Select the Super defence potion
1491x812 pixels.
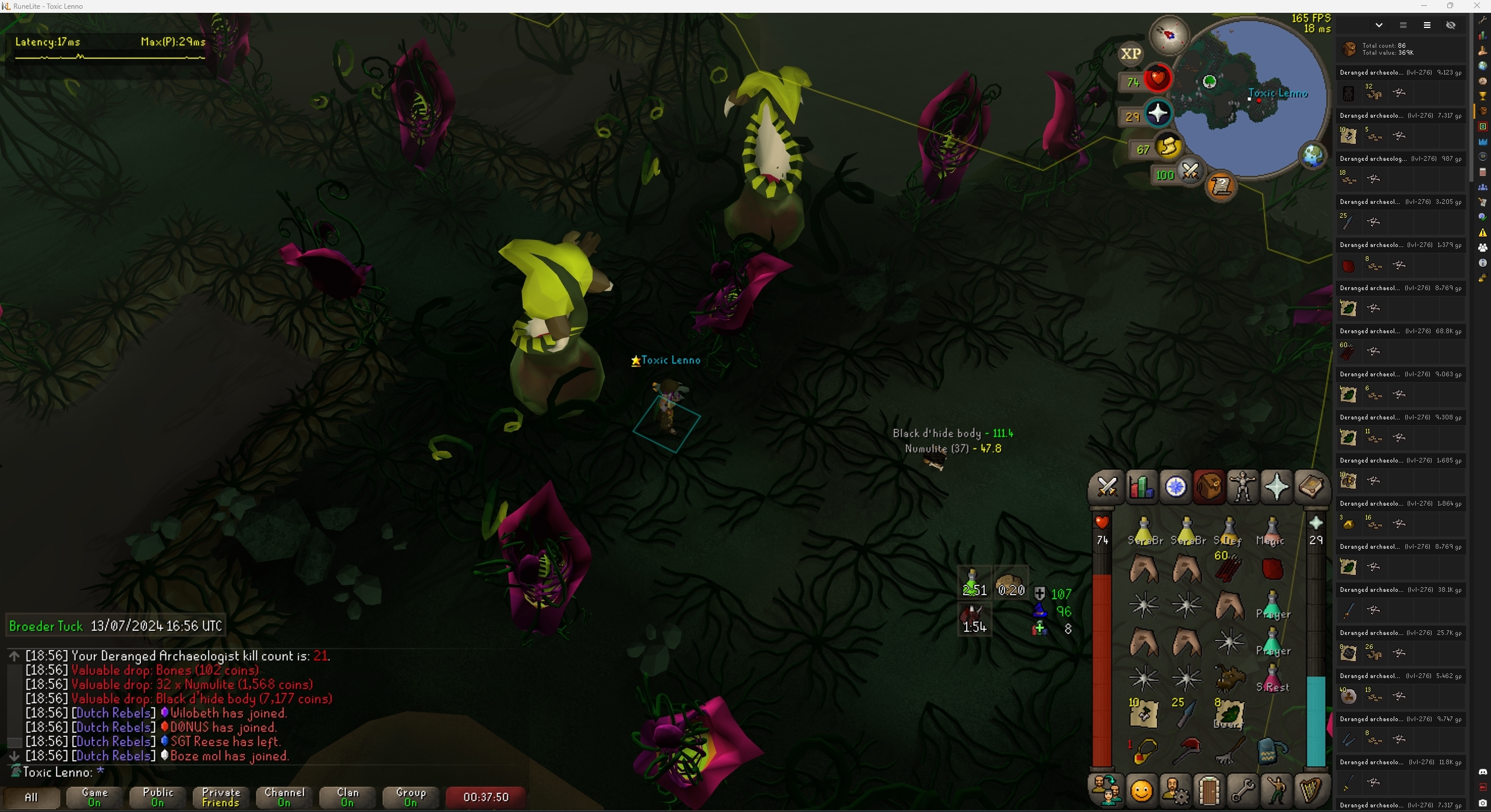point(1229,531)
